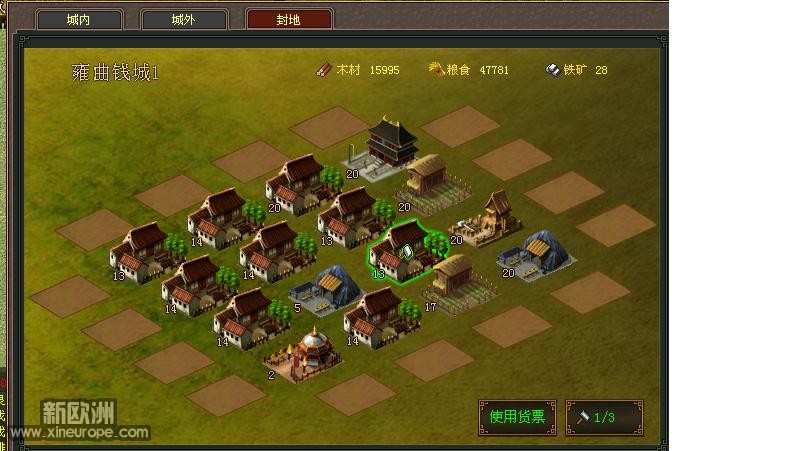The image size is (791, 451).
Task: Open the hammer build queue button
Action: click(x=604, y=417)
